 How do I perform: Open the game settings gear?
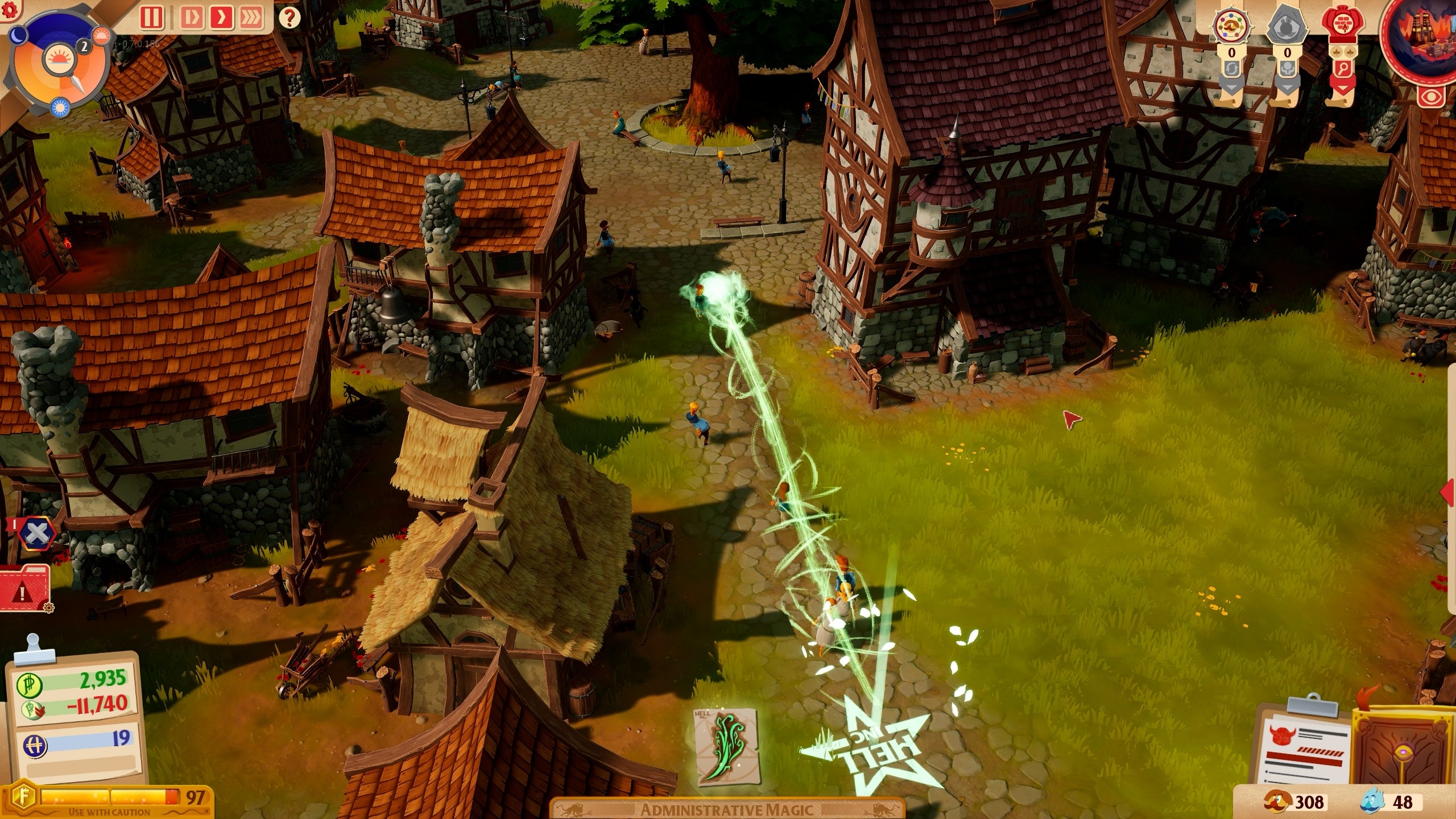coord(9,10)
